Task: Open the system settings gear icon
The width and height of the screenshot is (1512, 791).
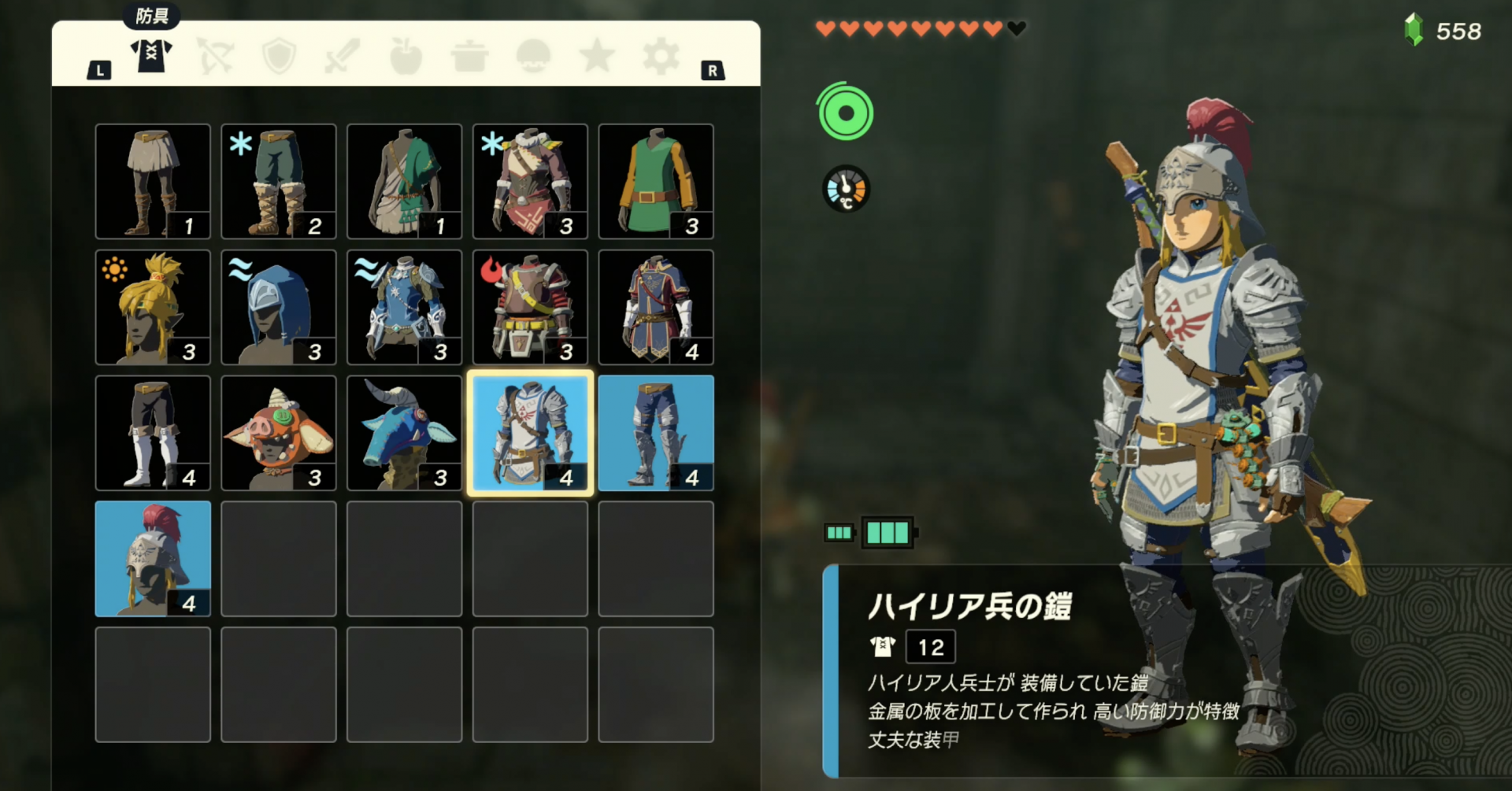Action: [660, 55]
